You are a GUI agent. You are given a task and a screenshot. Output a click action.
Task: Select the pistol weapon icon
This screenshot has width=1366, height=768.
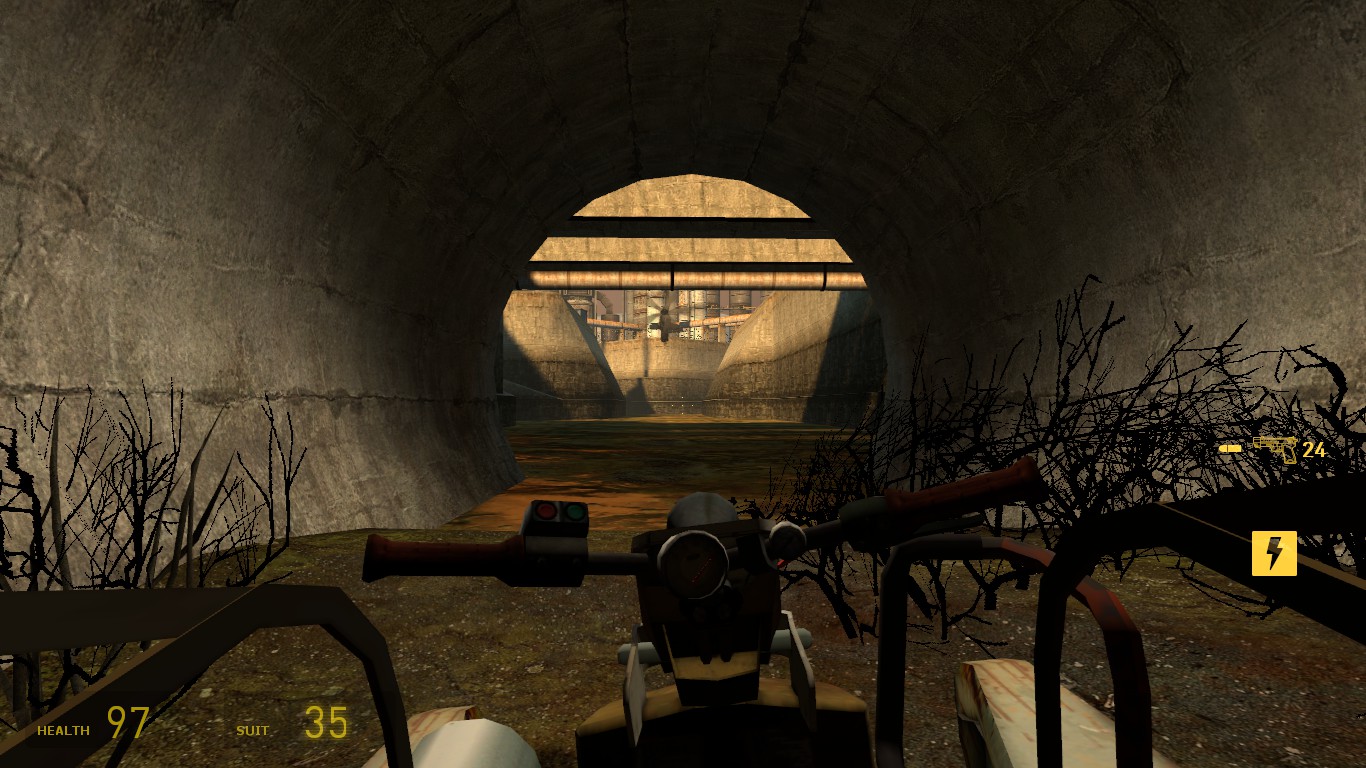click(x=1276, y=449)
